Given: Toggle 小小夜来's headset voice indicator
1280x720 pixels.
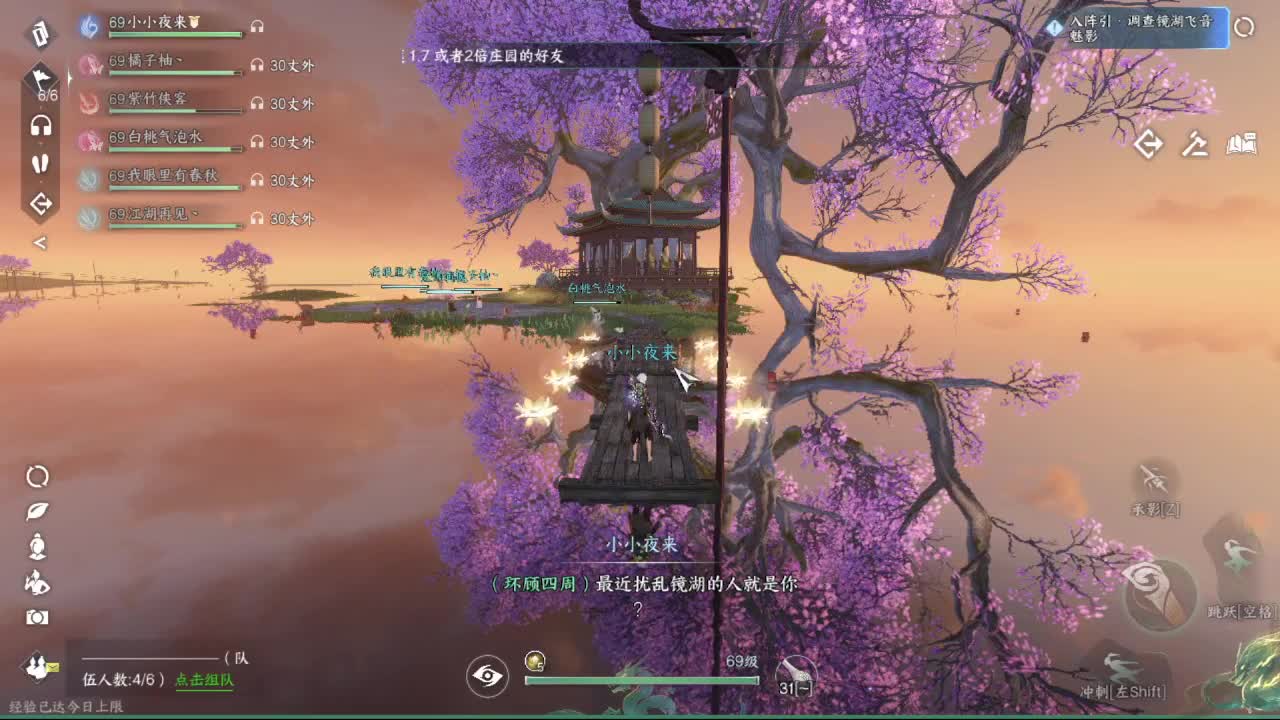Looking at the screenshot, I should pyautogui.click(x=258, y=27).
